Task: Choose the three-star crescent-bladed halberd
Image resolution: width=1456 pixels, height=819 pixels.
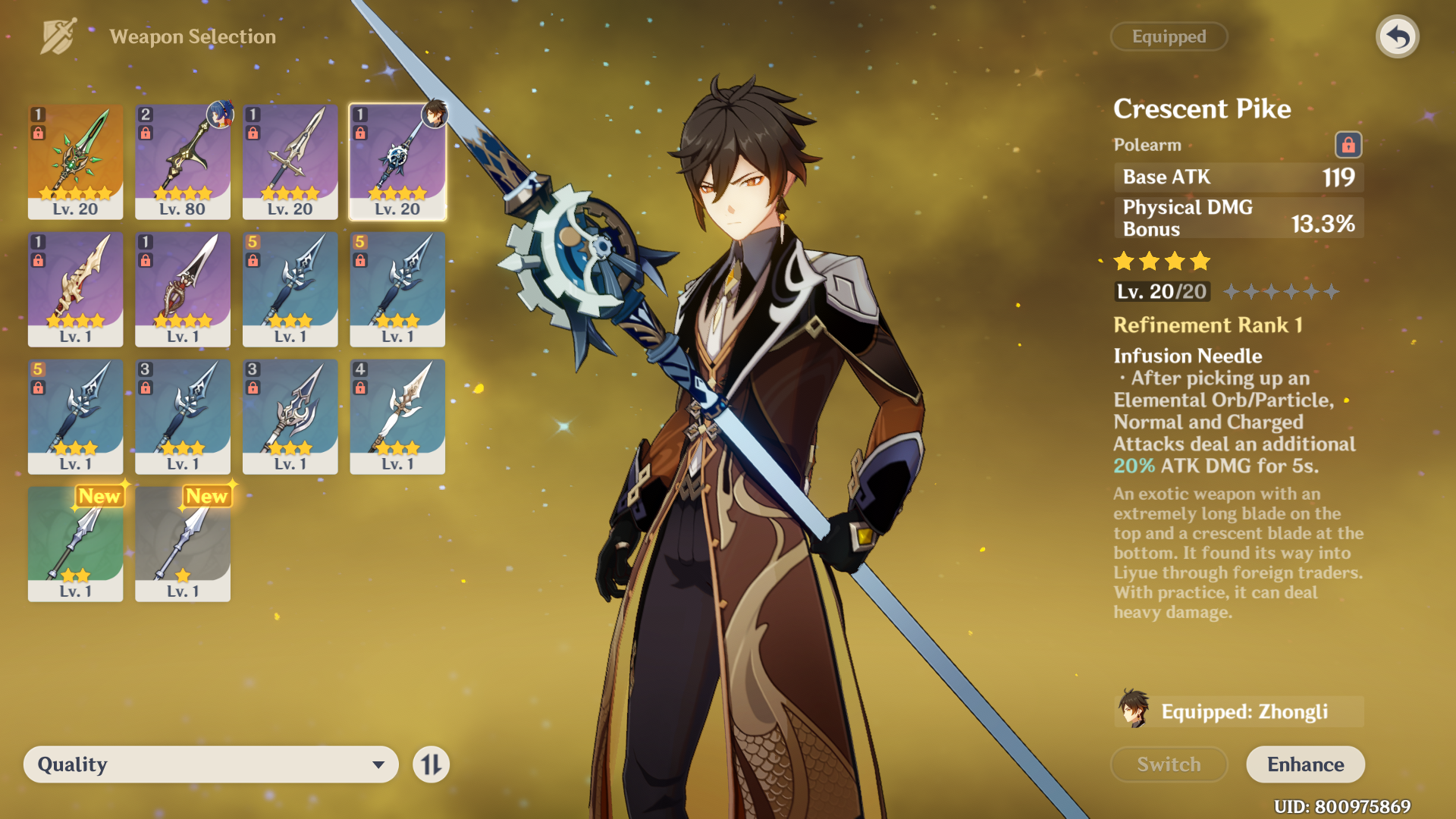Action: point(290,416)
